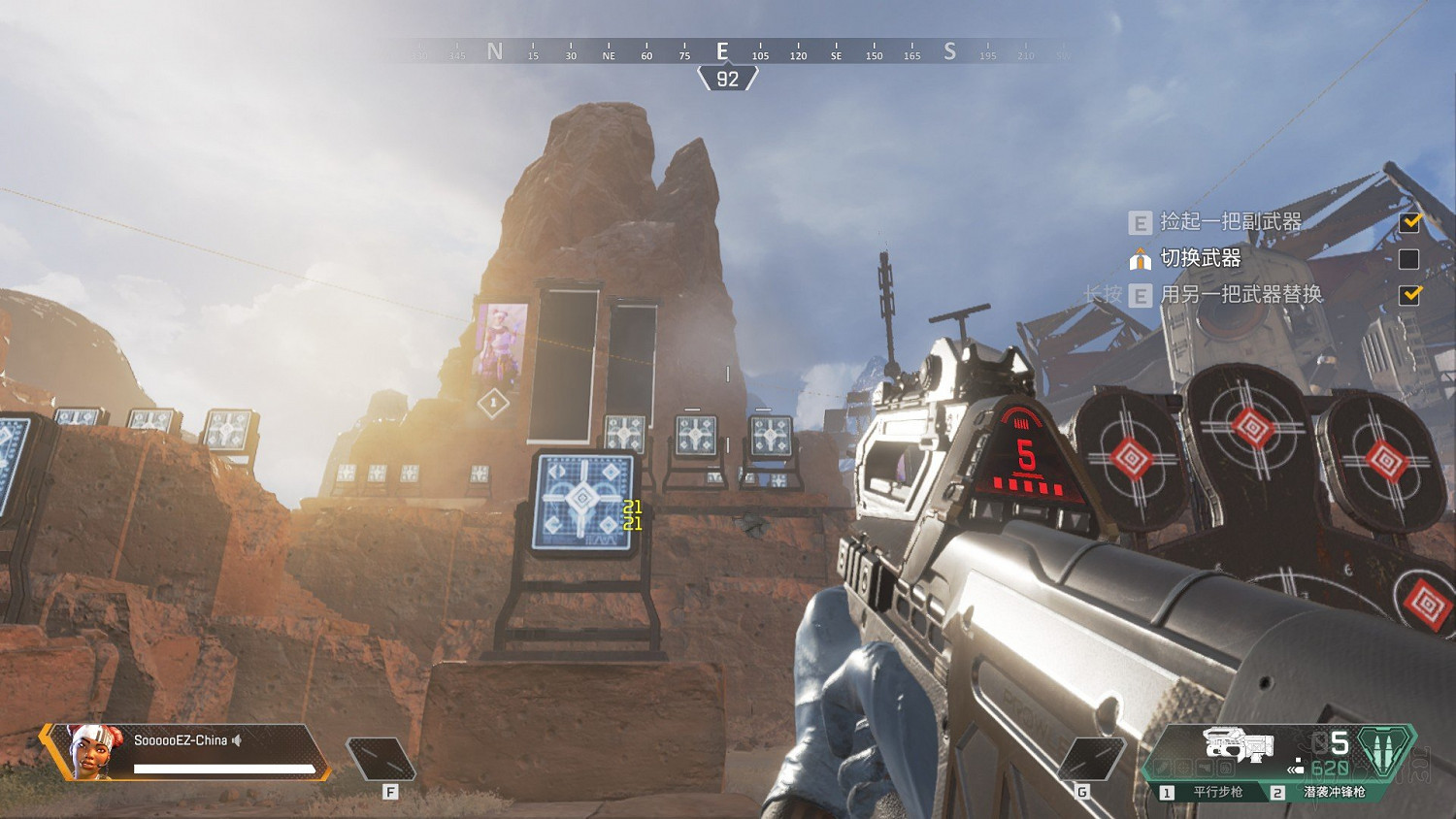Toggle the checkbox for 捡起一把副武器 objective
The height and width of the screenshot is (819, 1456).
pos(1409,222)
